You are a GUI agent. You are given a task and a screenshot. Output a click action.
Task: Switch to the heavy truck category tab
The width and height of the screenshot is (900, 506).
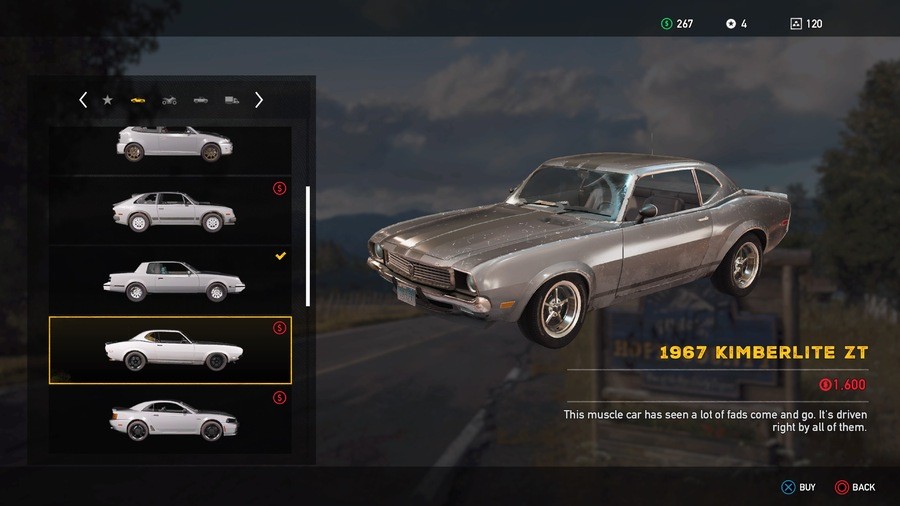[x=232, y=100]
